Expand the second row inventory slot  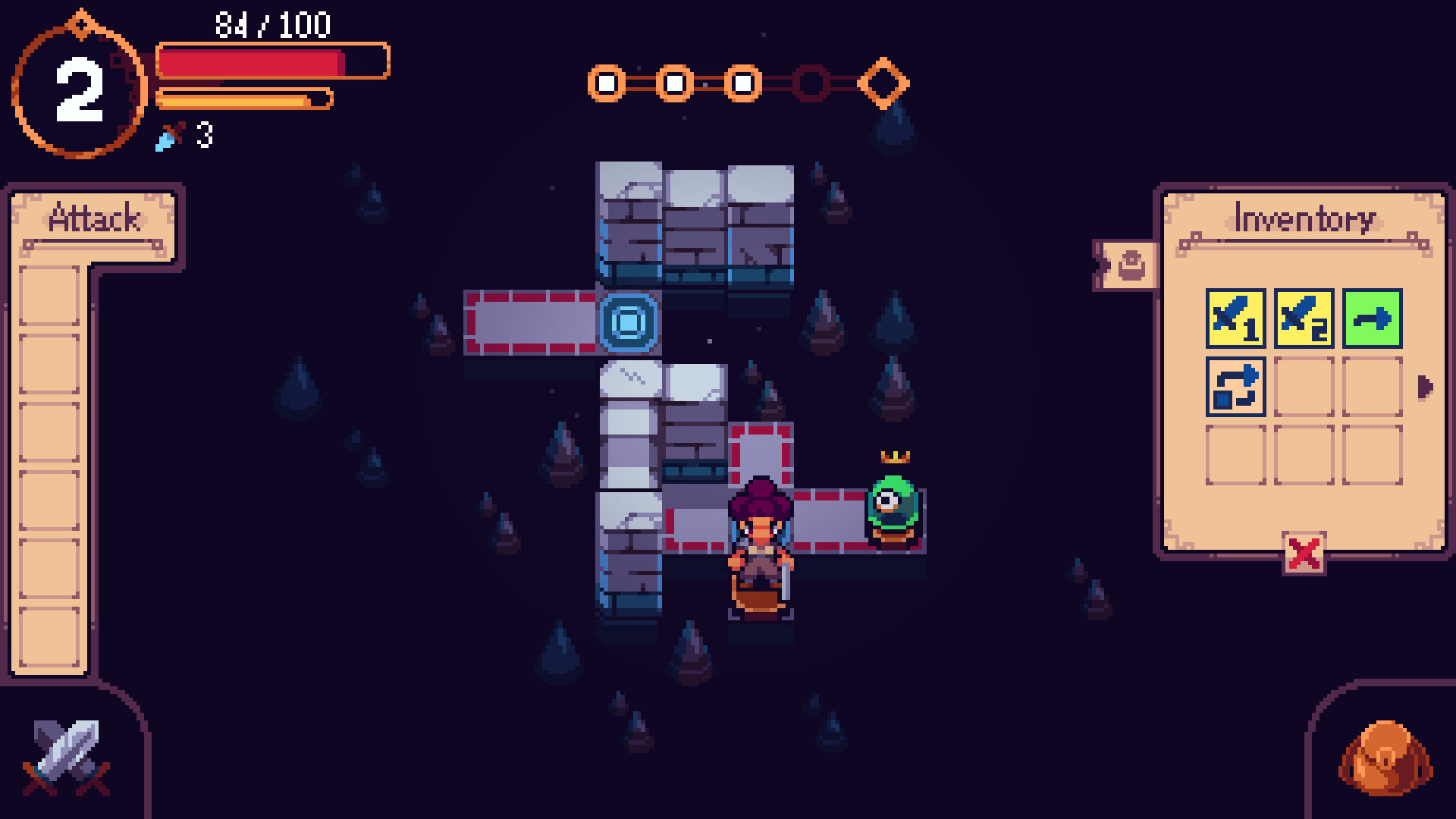(x=1303, y=387)
